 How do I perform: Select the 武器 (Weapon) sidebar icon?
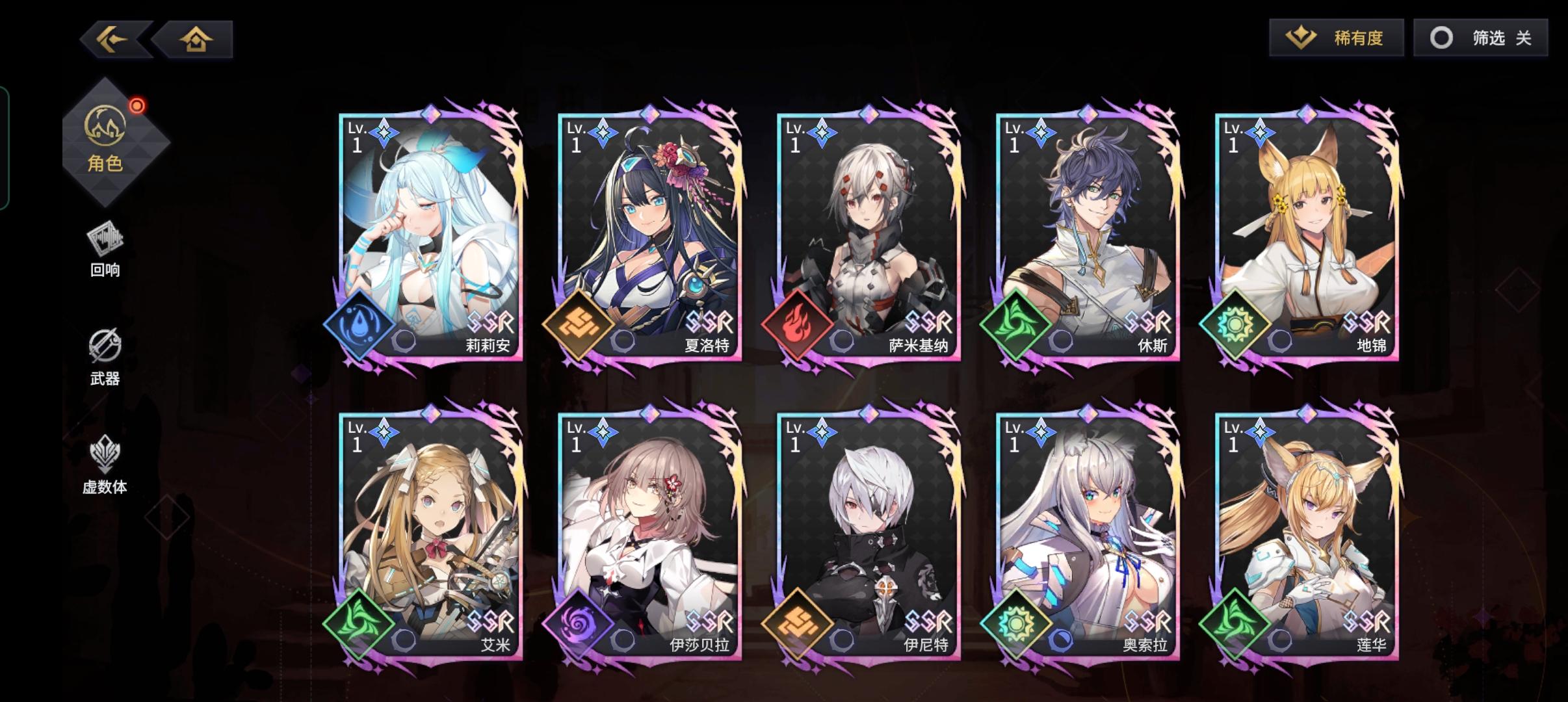click(x=106, y=354)
